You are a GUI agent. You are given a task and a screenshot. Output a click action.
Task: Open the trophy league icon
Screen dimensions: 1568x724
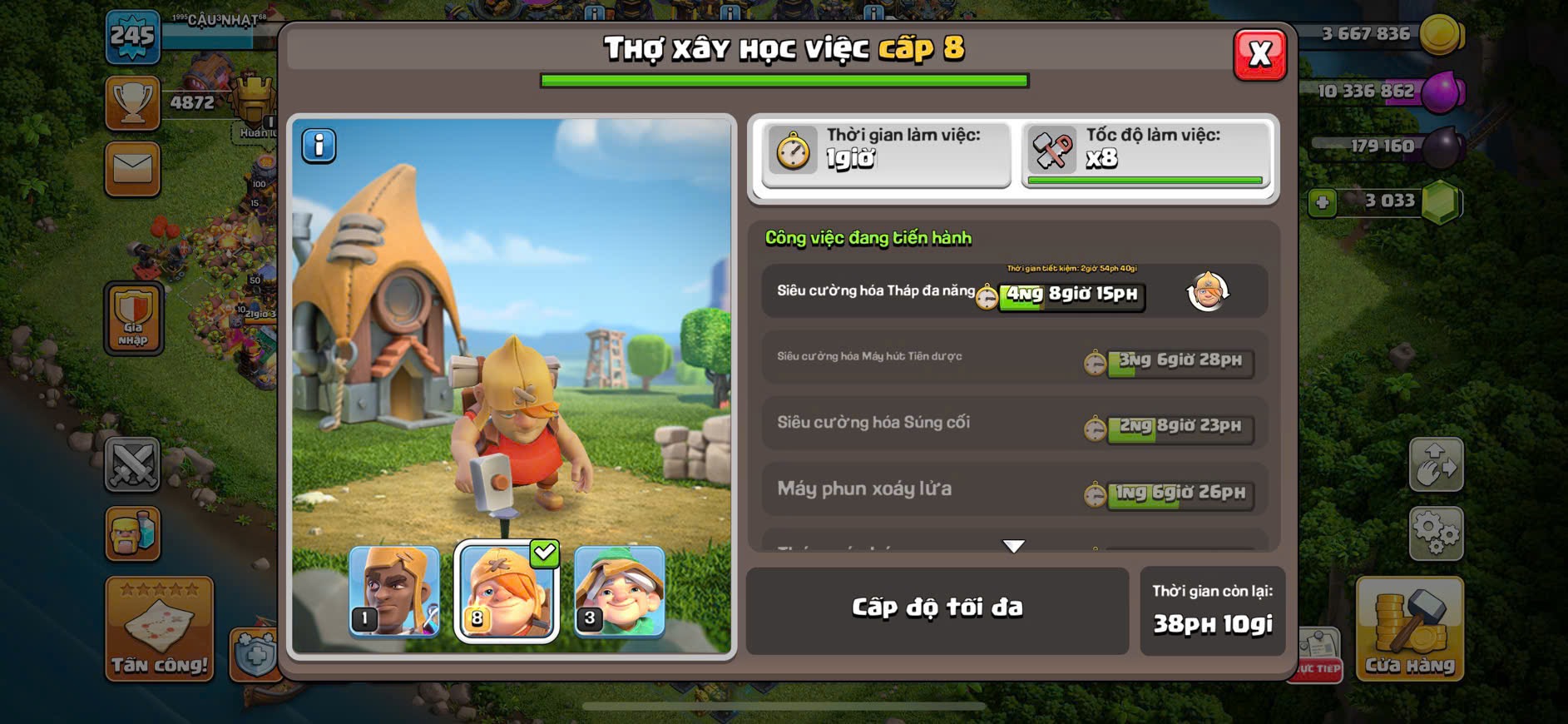(x=133, y=103)
